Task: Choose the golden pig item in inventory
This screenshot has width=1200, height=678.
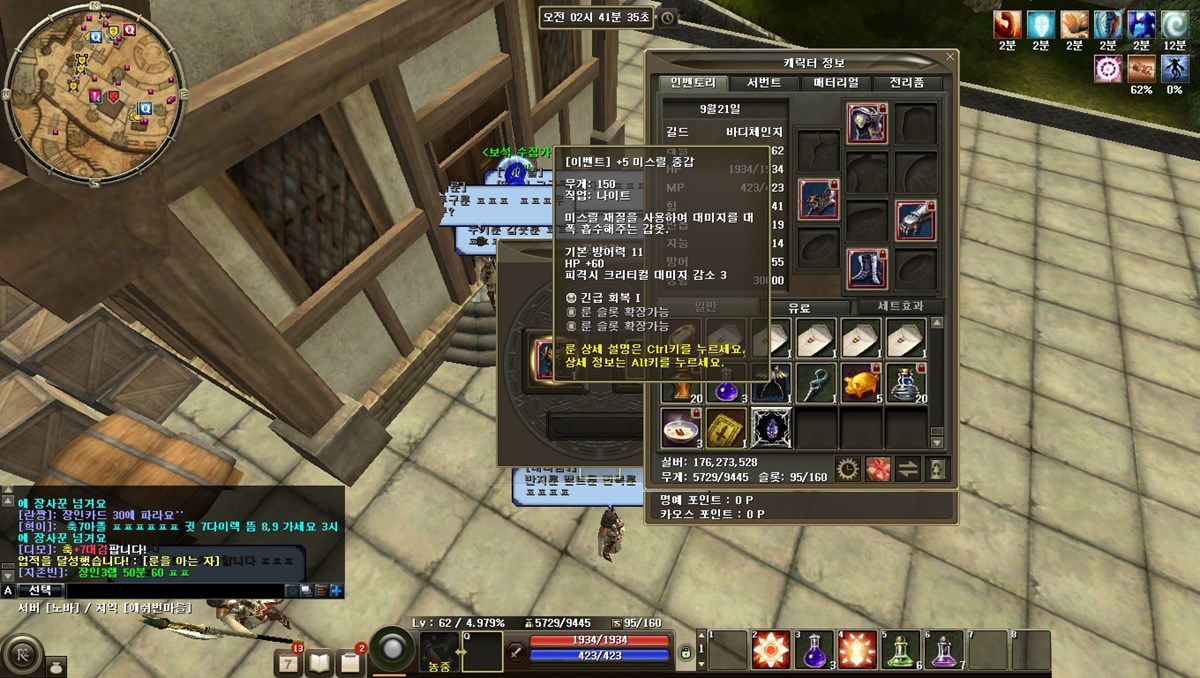Action: click(860, 383)
